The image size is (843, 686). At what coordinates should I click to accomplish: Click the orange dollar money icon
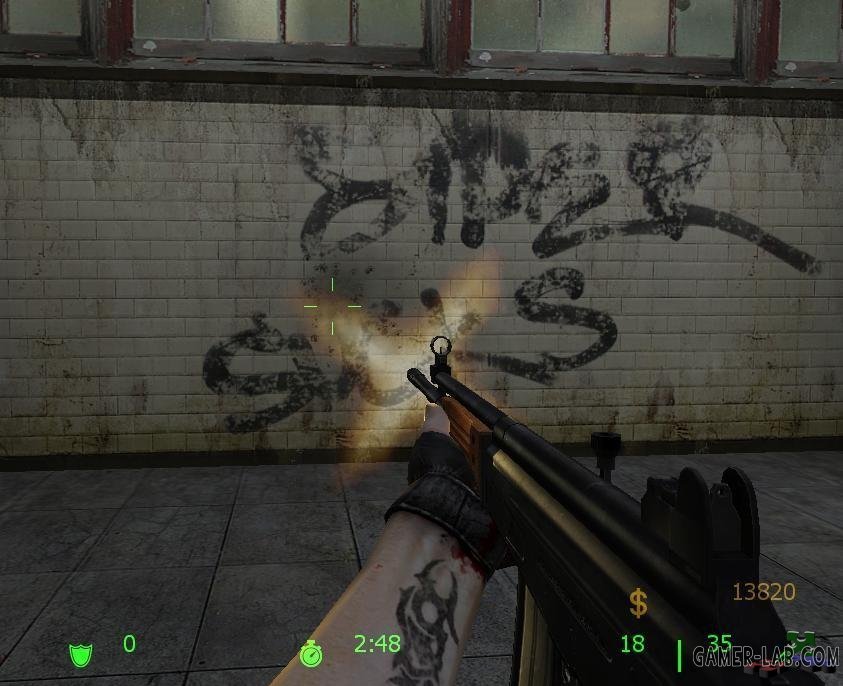point(638,603)
